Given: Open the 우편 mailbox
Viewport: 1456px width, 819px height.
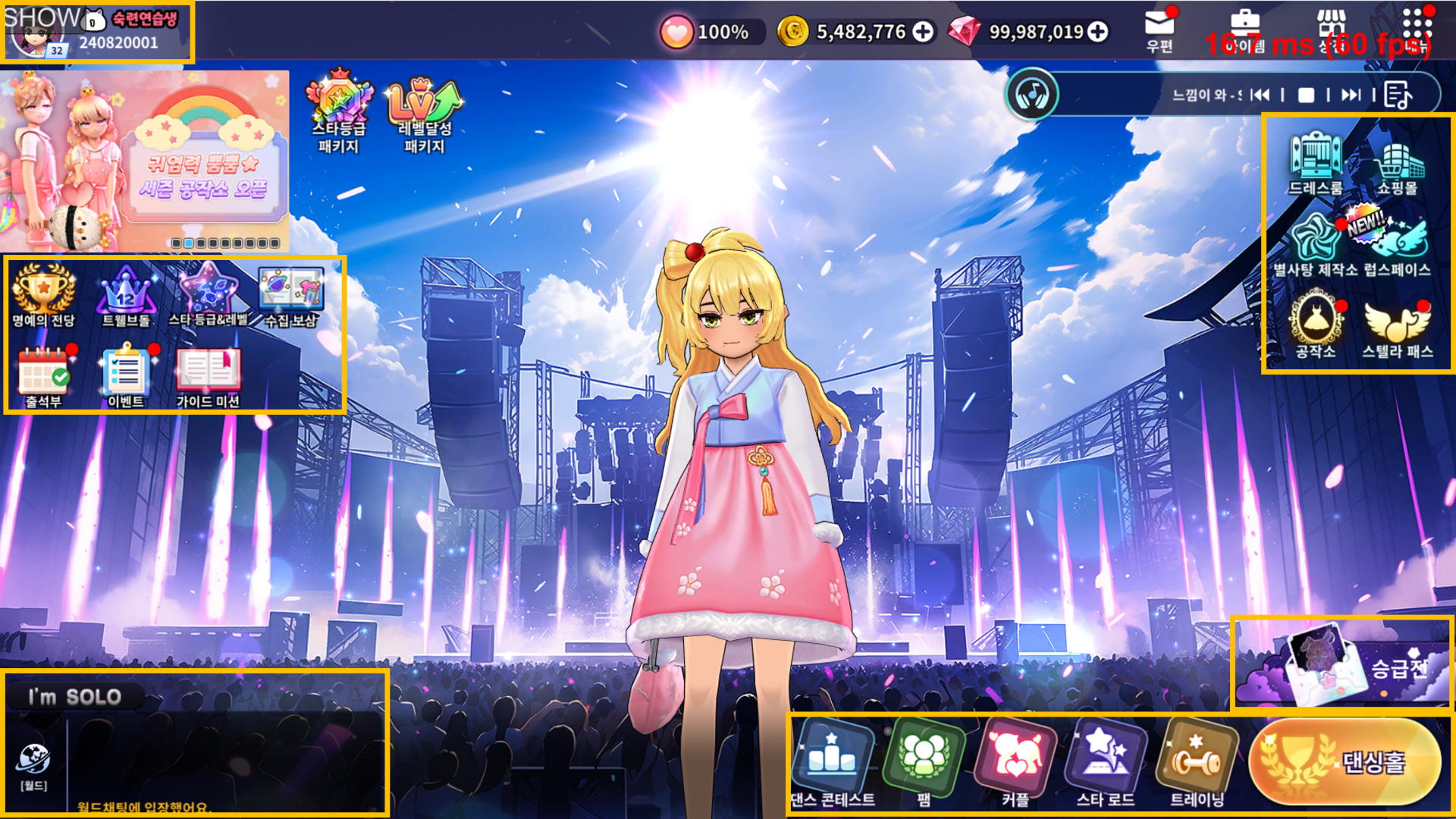Looking at the screenshot, I should (1159, 30).
